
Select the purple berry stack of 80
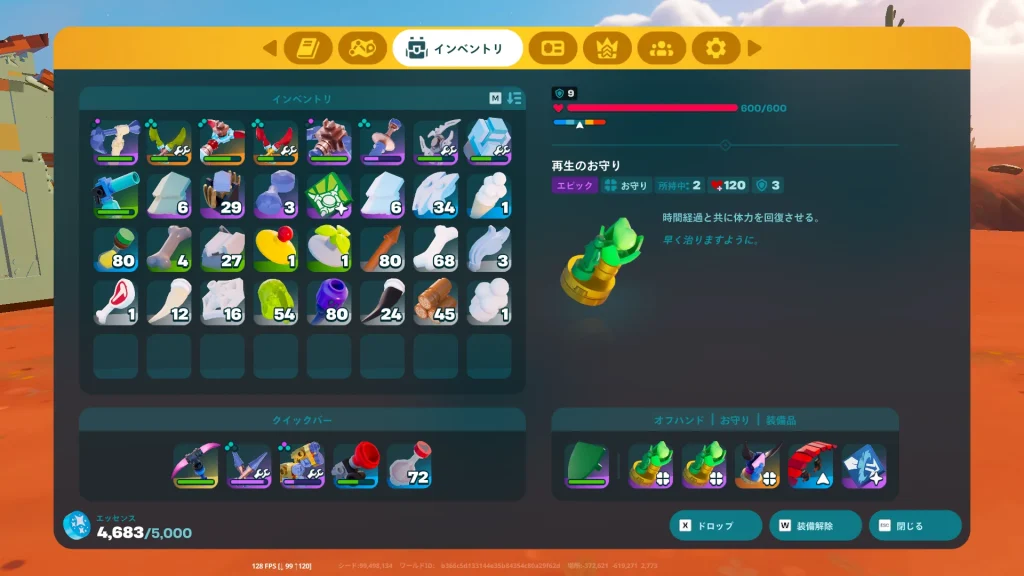coord(329,302)
